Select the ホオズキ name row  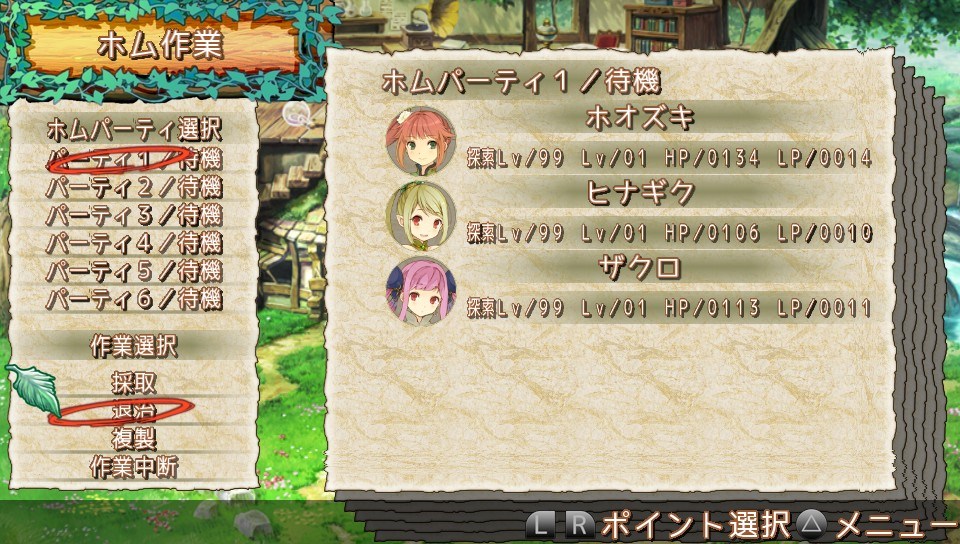pos(640,118)
